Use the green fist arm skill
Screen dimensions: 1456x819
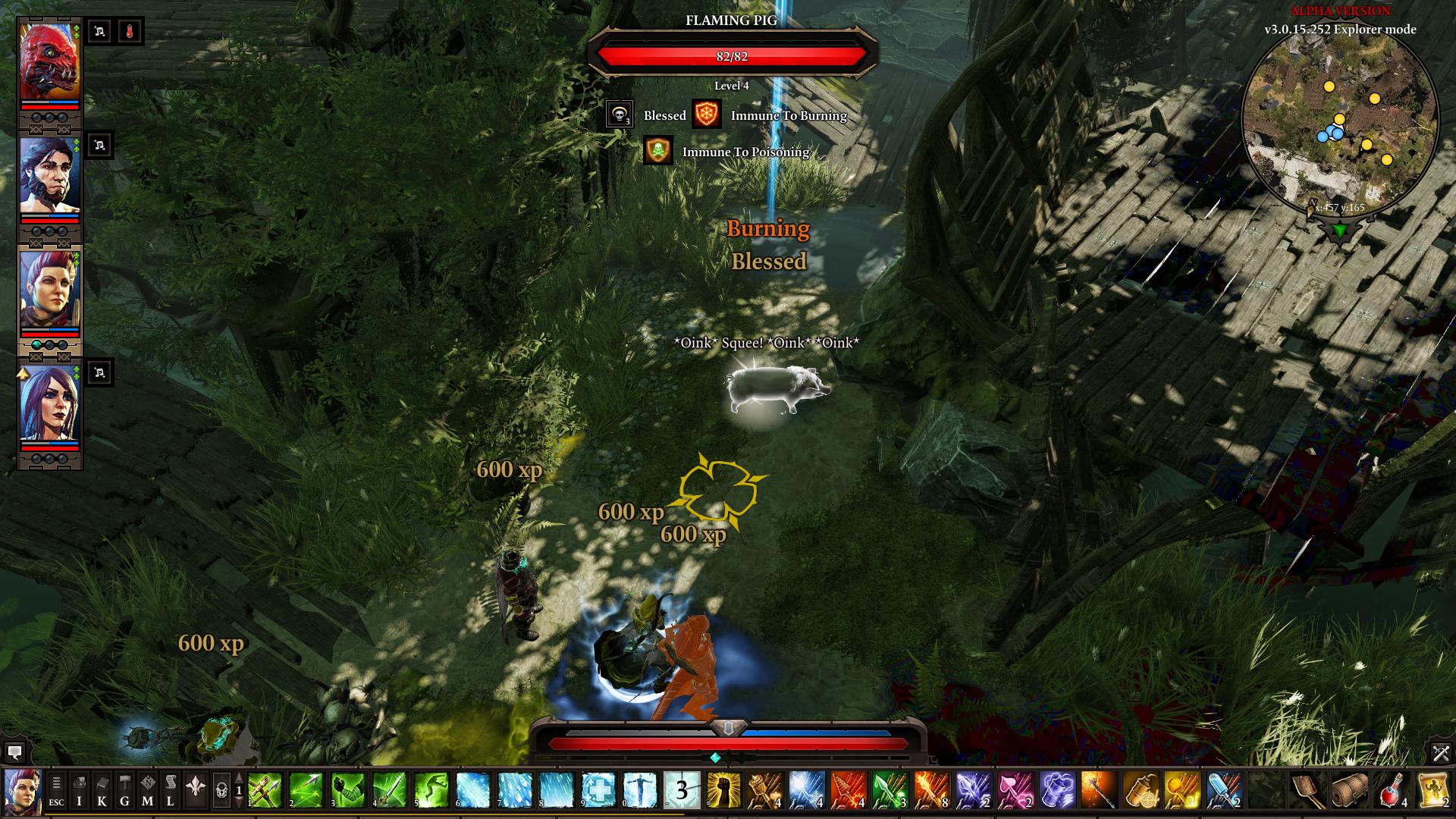point(348,790)
